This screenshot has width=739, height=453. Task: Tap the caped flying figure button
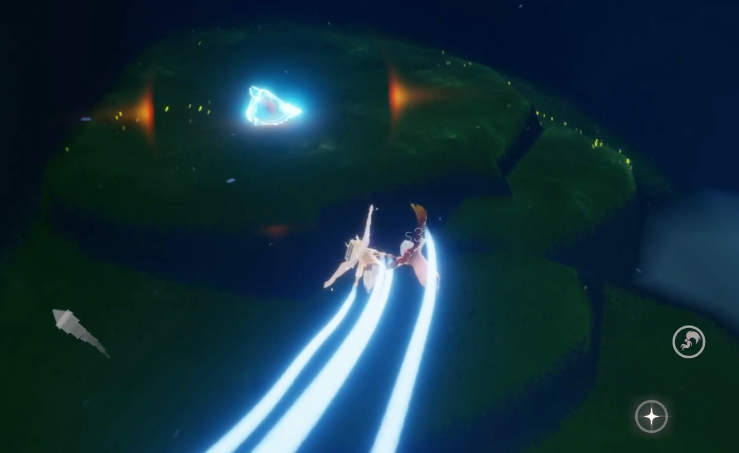pyautogui.click(x=688, y=342)
